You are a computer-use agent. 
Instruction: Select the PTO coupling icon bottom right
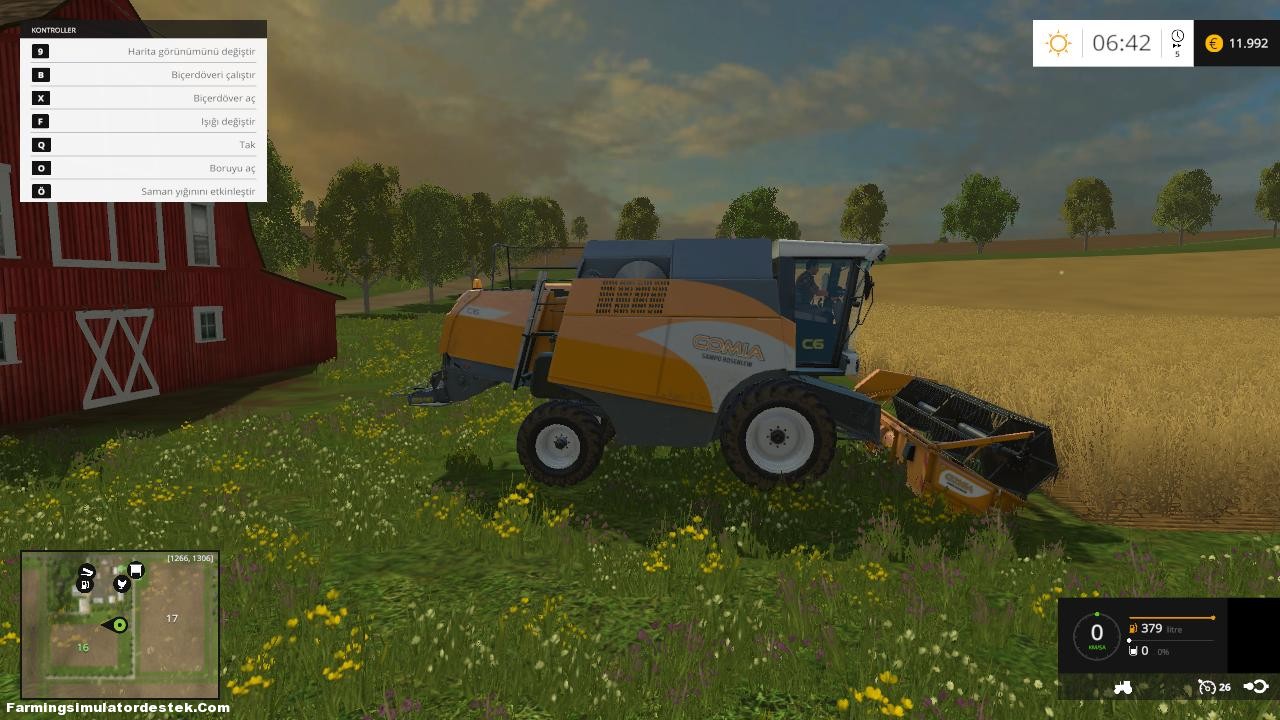(1258, 687)
